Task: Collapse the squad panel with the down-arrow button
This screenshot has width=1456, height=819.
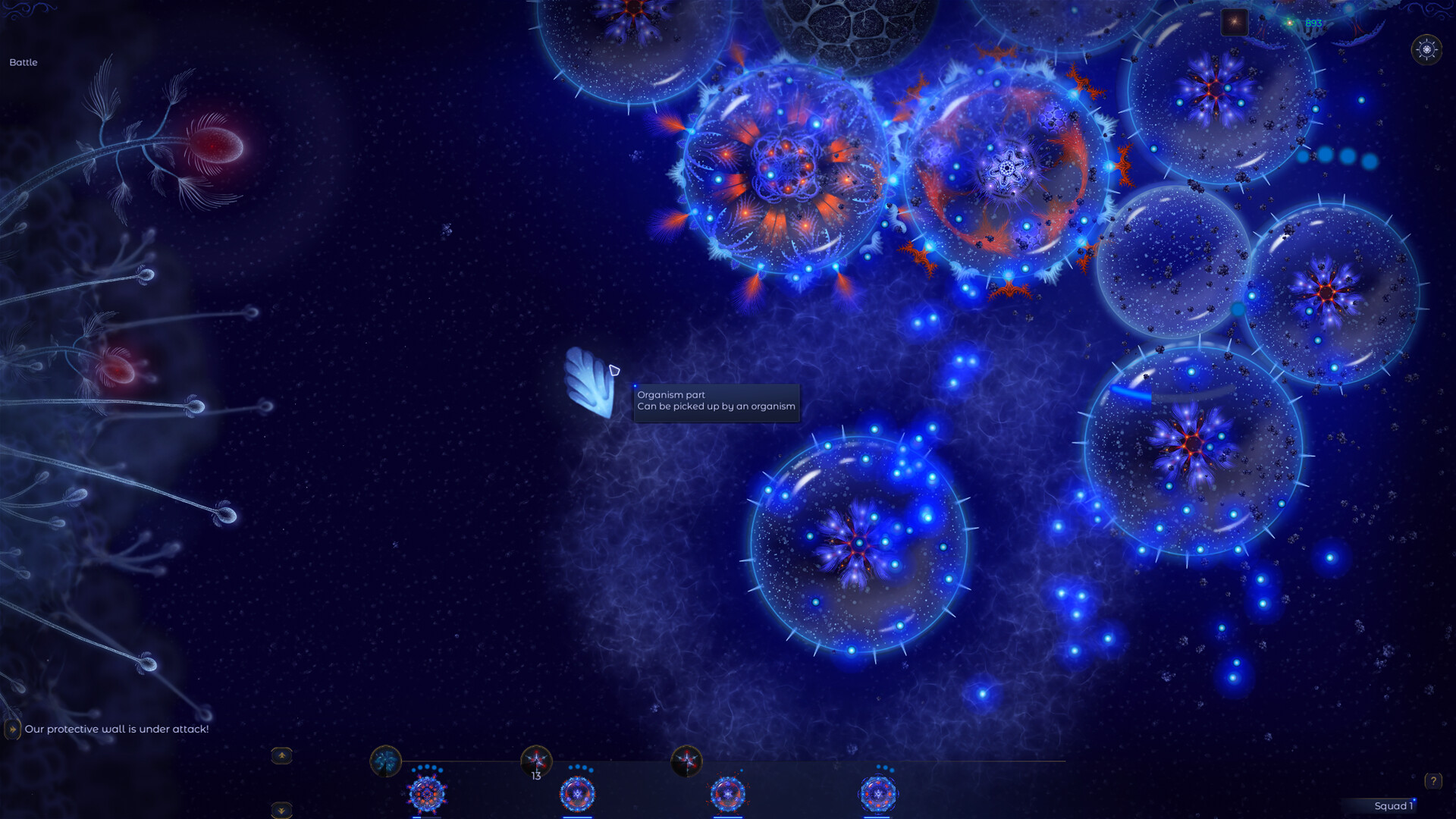Action: point(280,811)
